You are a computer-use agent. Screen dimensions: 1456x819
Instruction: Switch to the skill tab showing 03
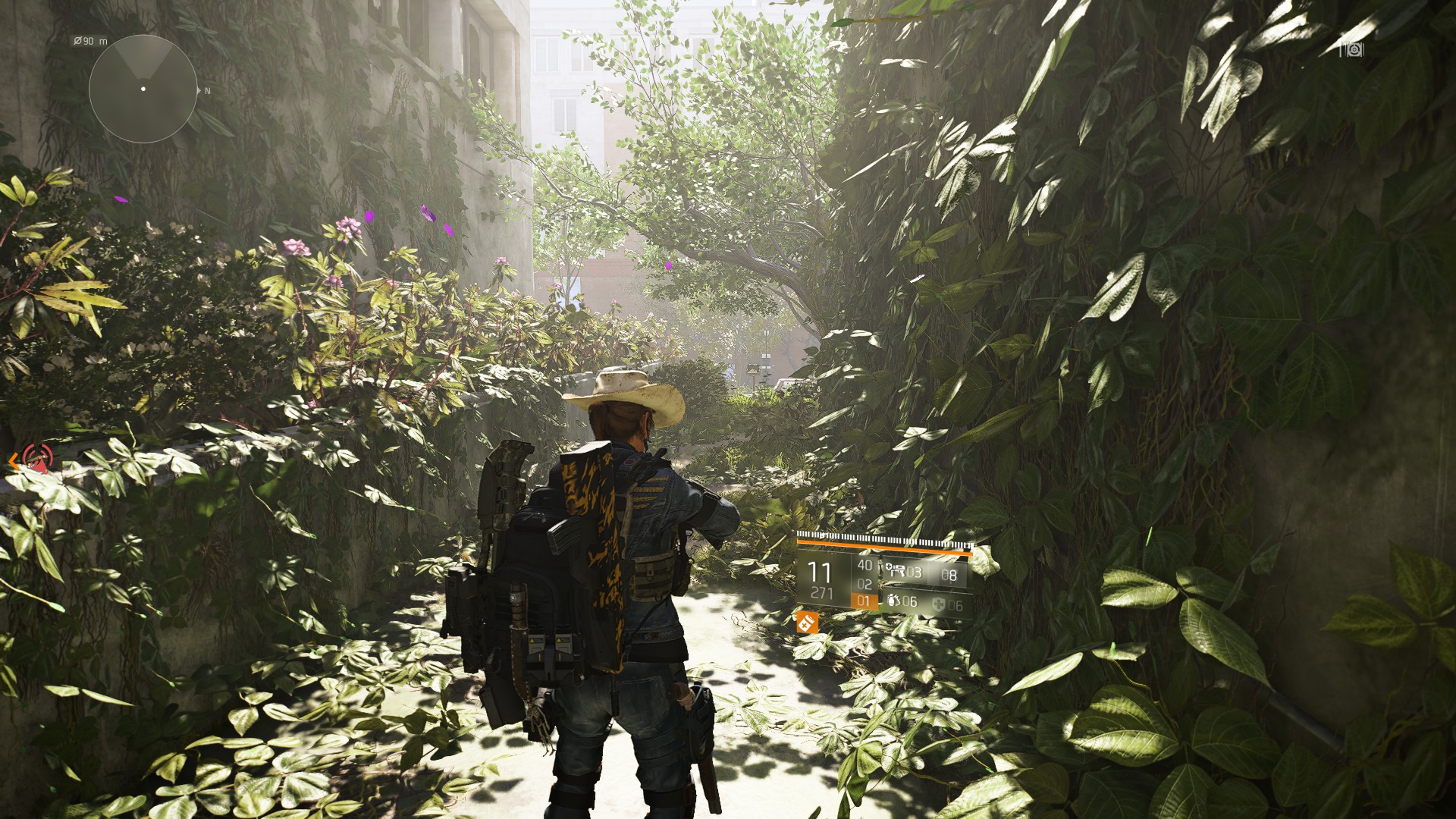tap(914, 572)
